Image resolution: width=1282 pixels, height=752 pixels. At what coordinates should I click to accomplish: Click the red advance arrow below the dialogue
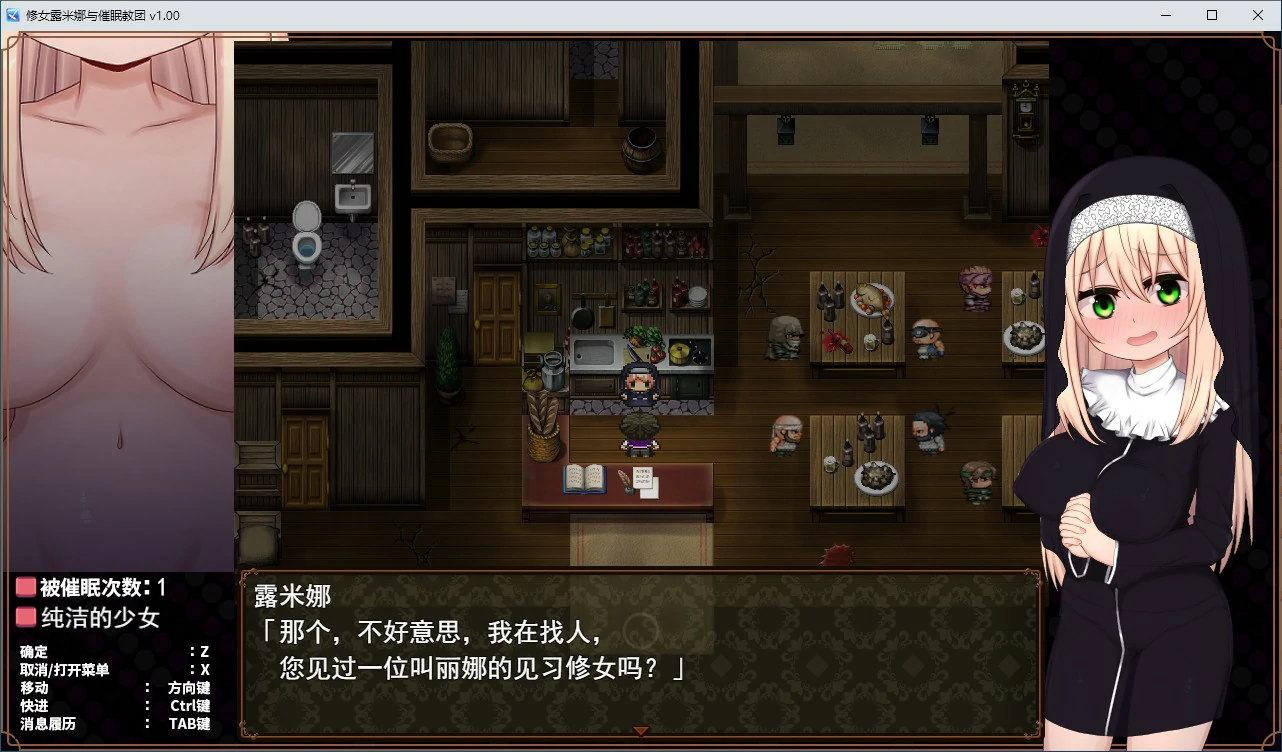[641, 731]
